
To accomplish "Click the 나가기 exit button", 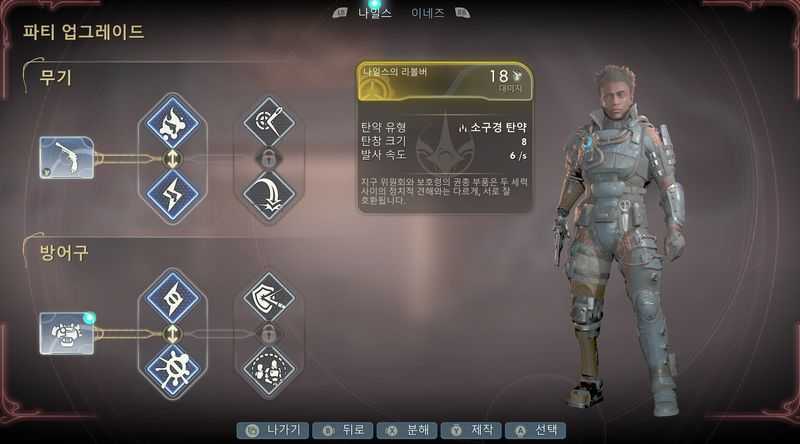I will click(273, 430).
